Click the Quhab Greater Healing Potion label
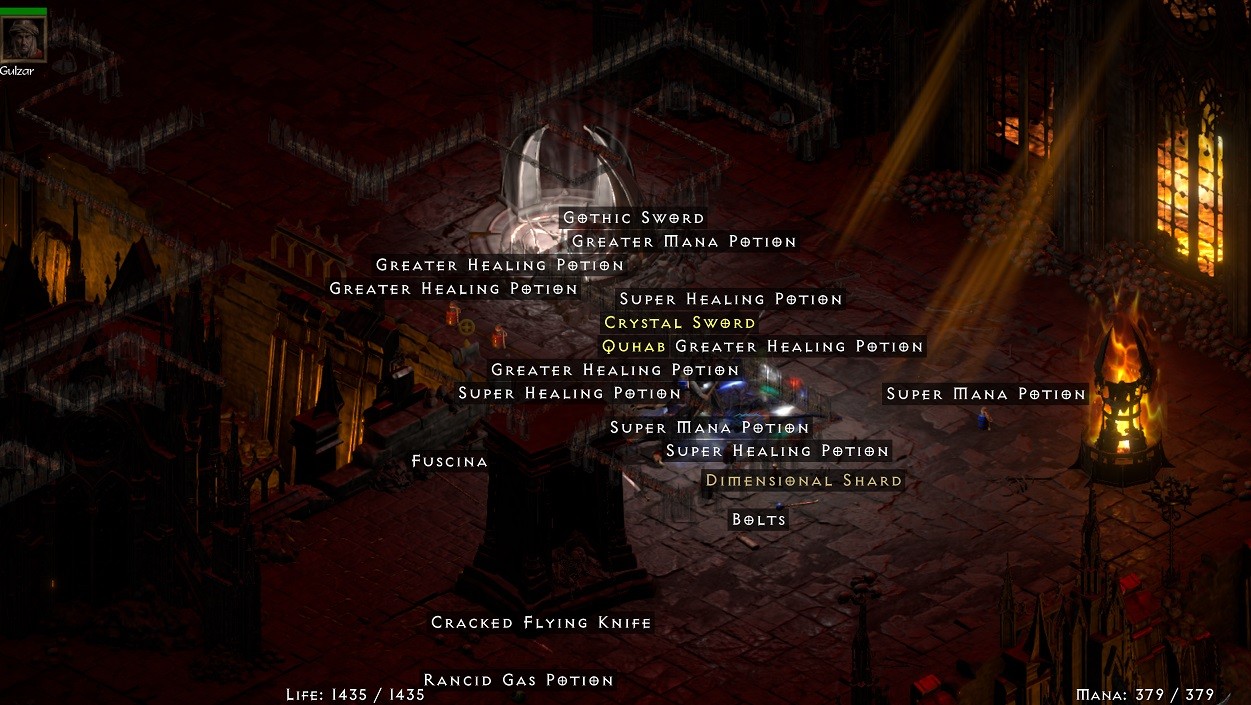Viewport: 1251px width, 705px height. (762, 347)
